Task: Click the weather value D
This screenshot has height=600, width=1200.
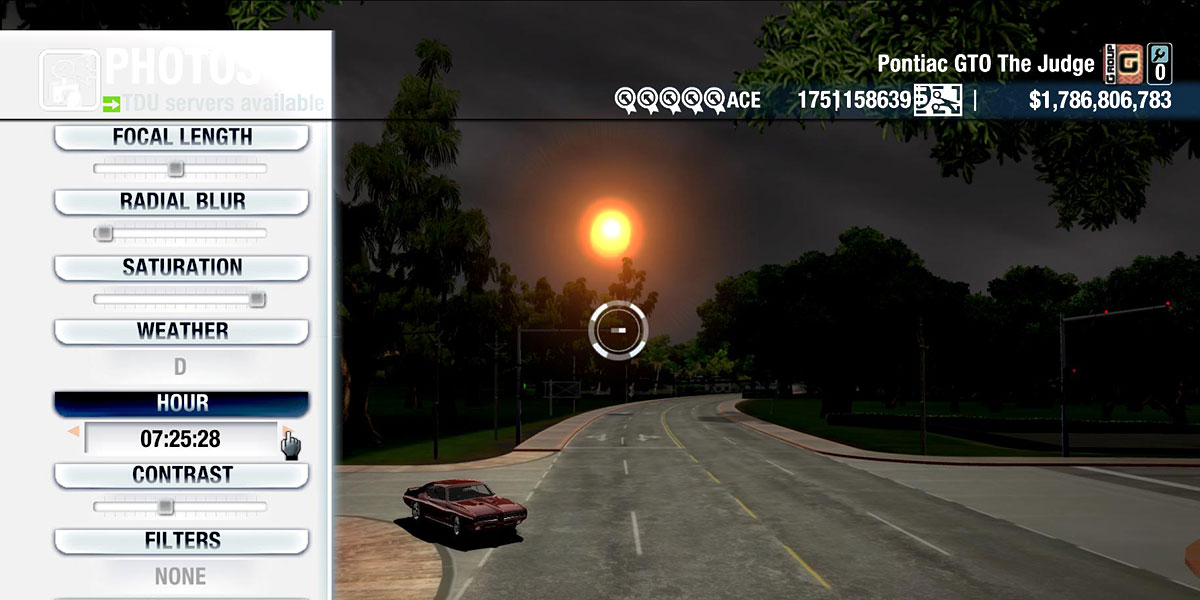Action: click(x=180, y=367)
